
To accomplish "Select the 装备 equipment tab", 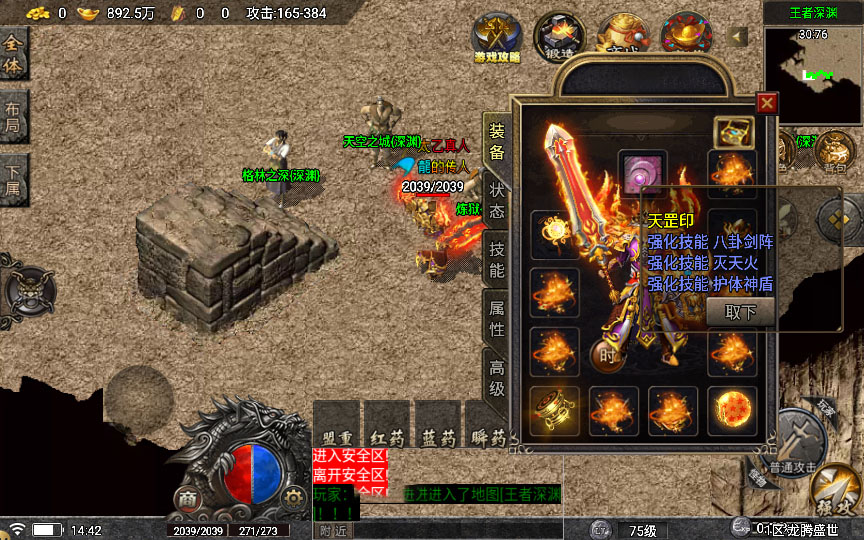I will pos(496,141).
